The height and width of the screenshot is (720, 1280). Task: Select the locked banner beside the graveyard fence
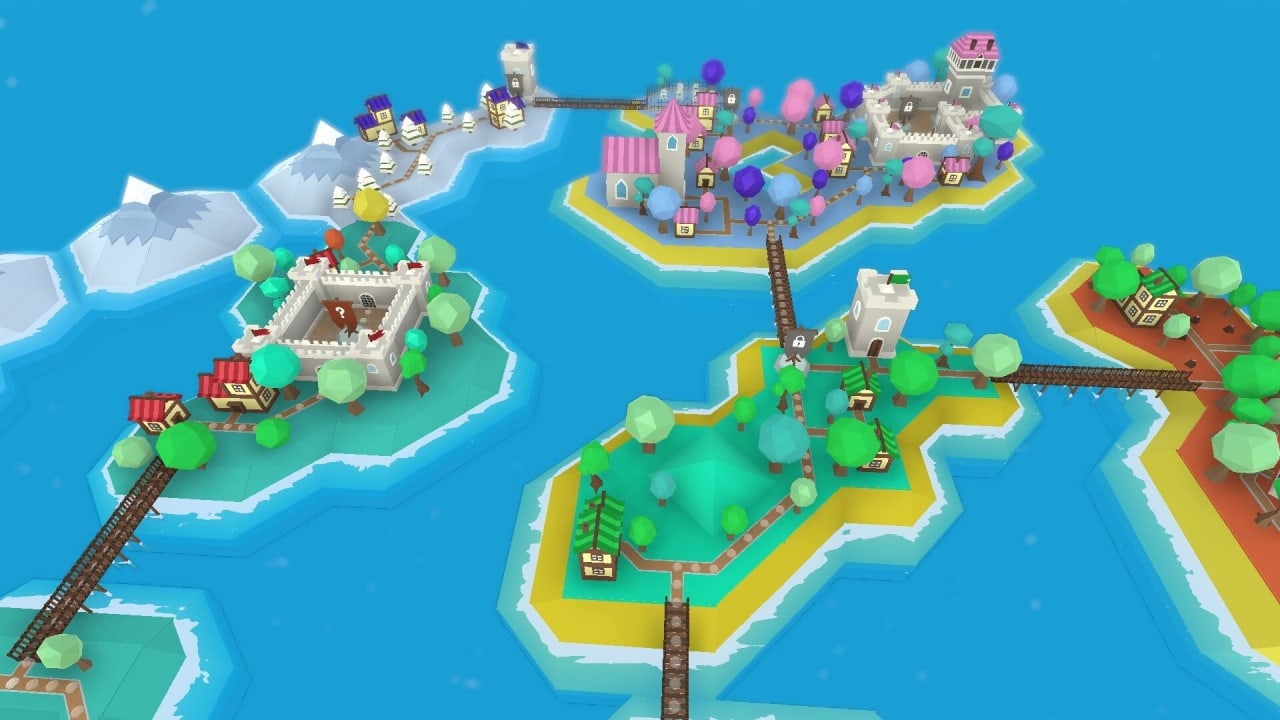click(731, 98)
